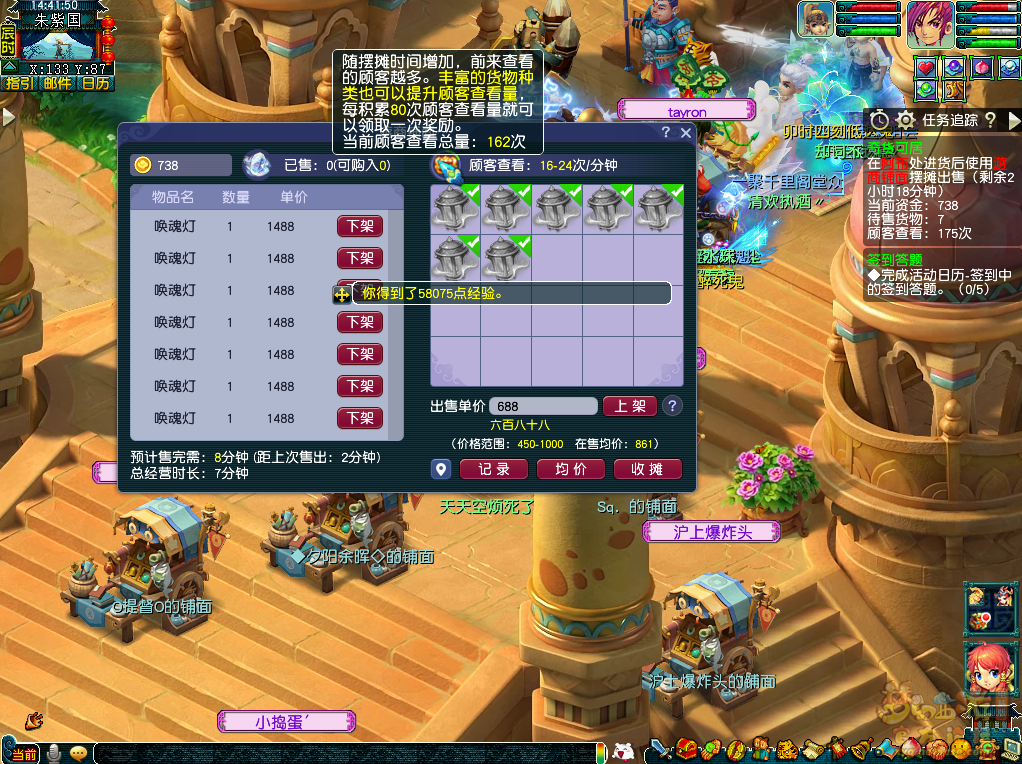Click the stall window's title-bar question mark
1022x764 pixels.
point(666,132)
